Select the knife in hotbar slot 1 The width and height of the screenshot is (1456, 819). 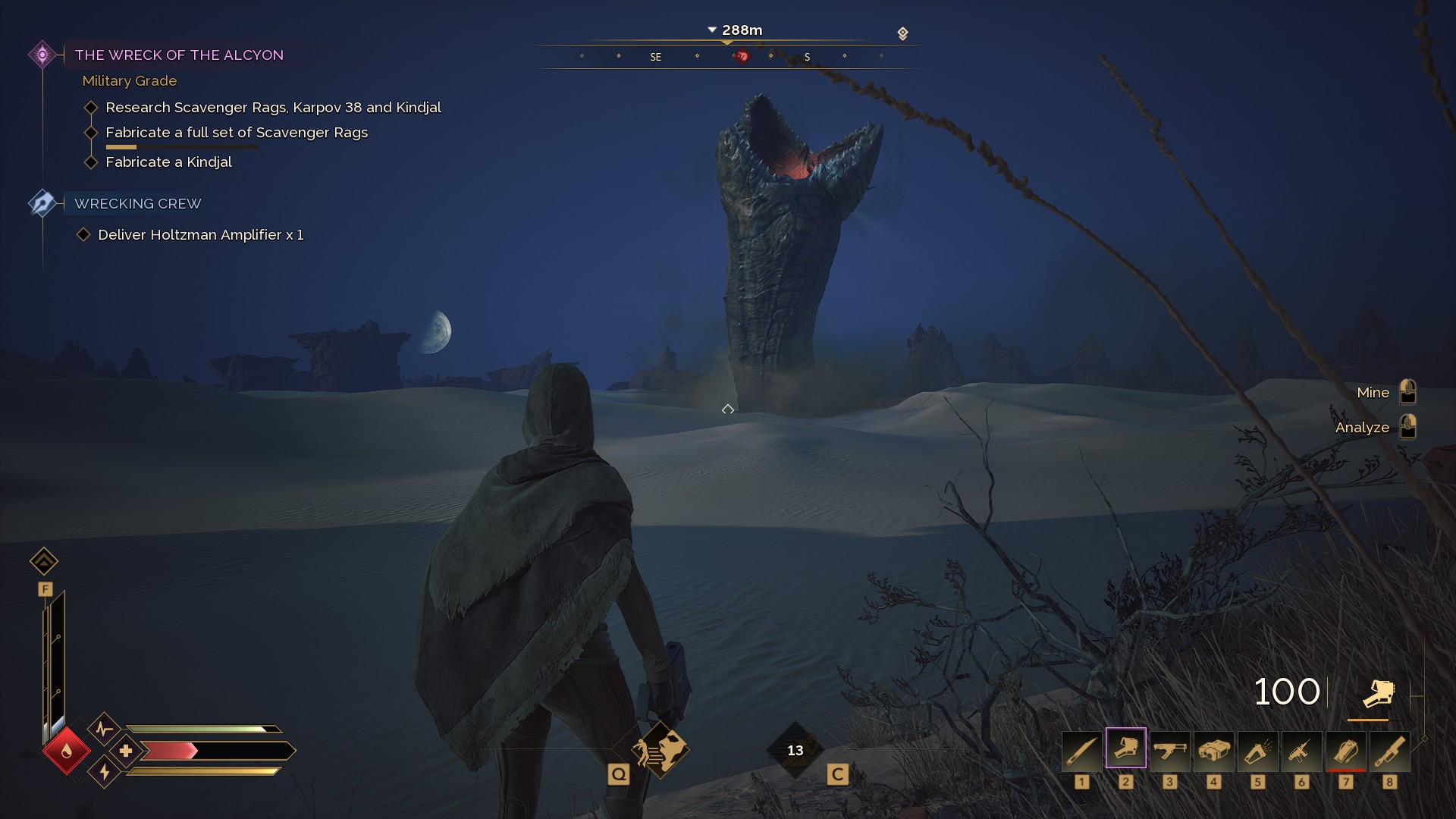1081,751
